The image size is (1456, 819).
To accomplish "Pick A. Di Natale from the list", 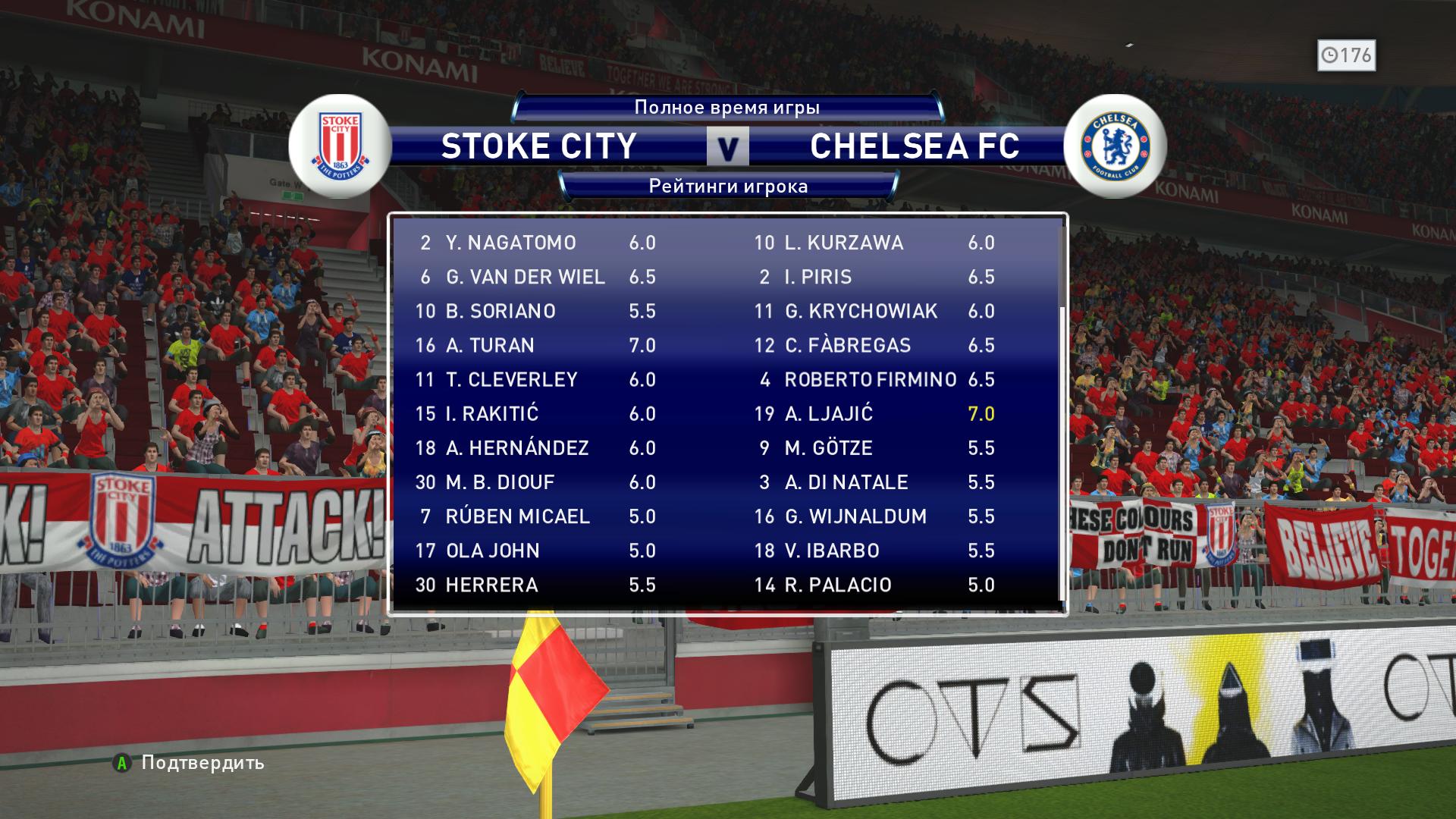I will 874,482.
